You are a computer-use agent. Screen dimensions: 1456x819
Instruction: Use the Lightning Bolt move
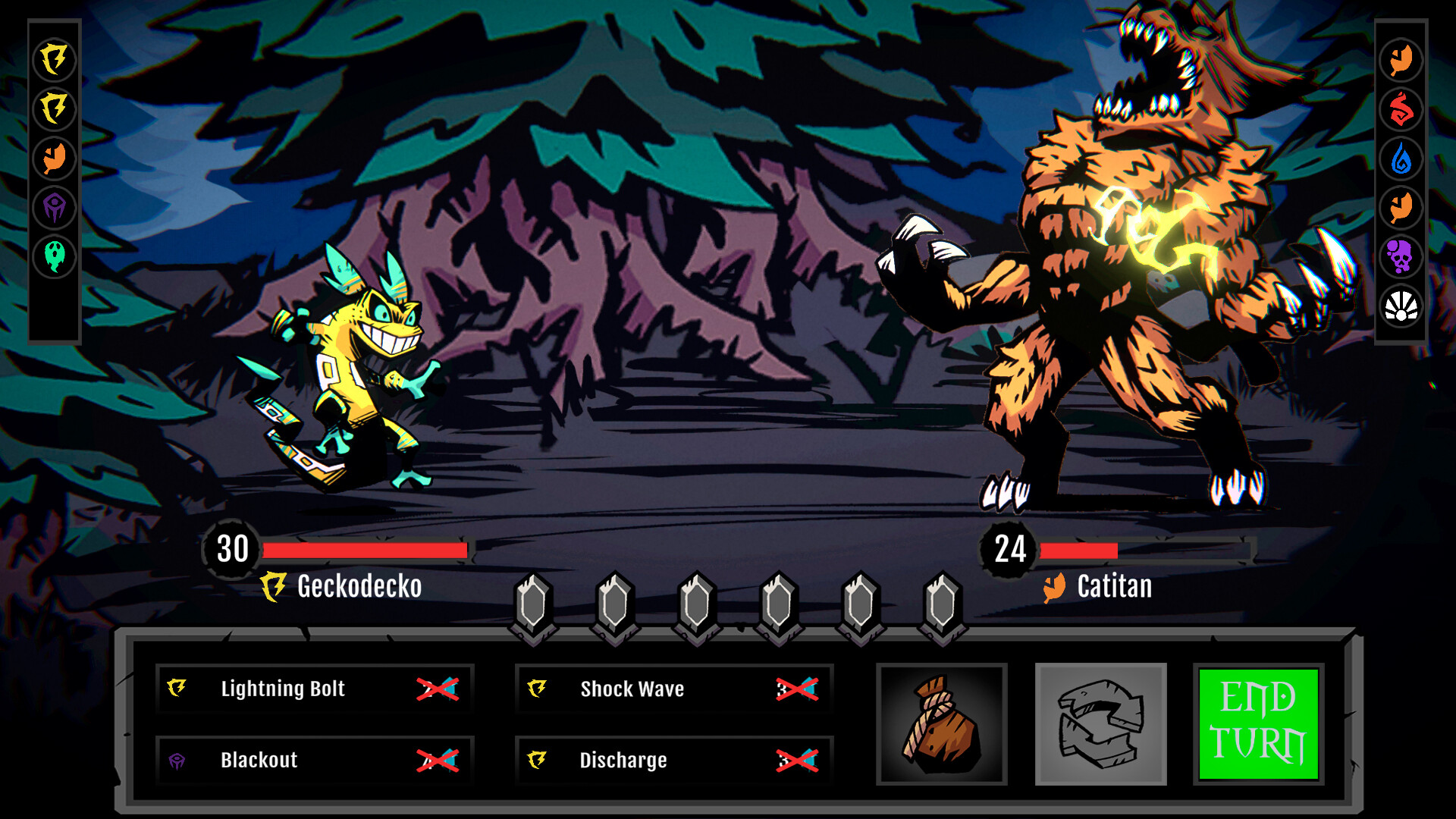314,689
